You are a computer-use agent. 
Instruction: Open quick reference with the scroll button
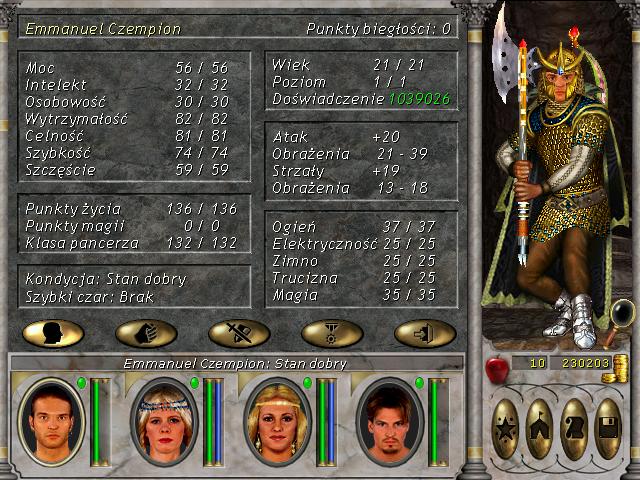[574, 428]
